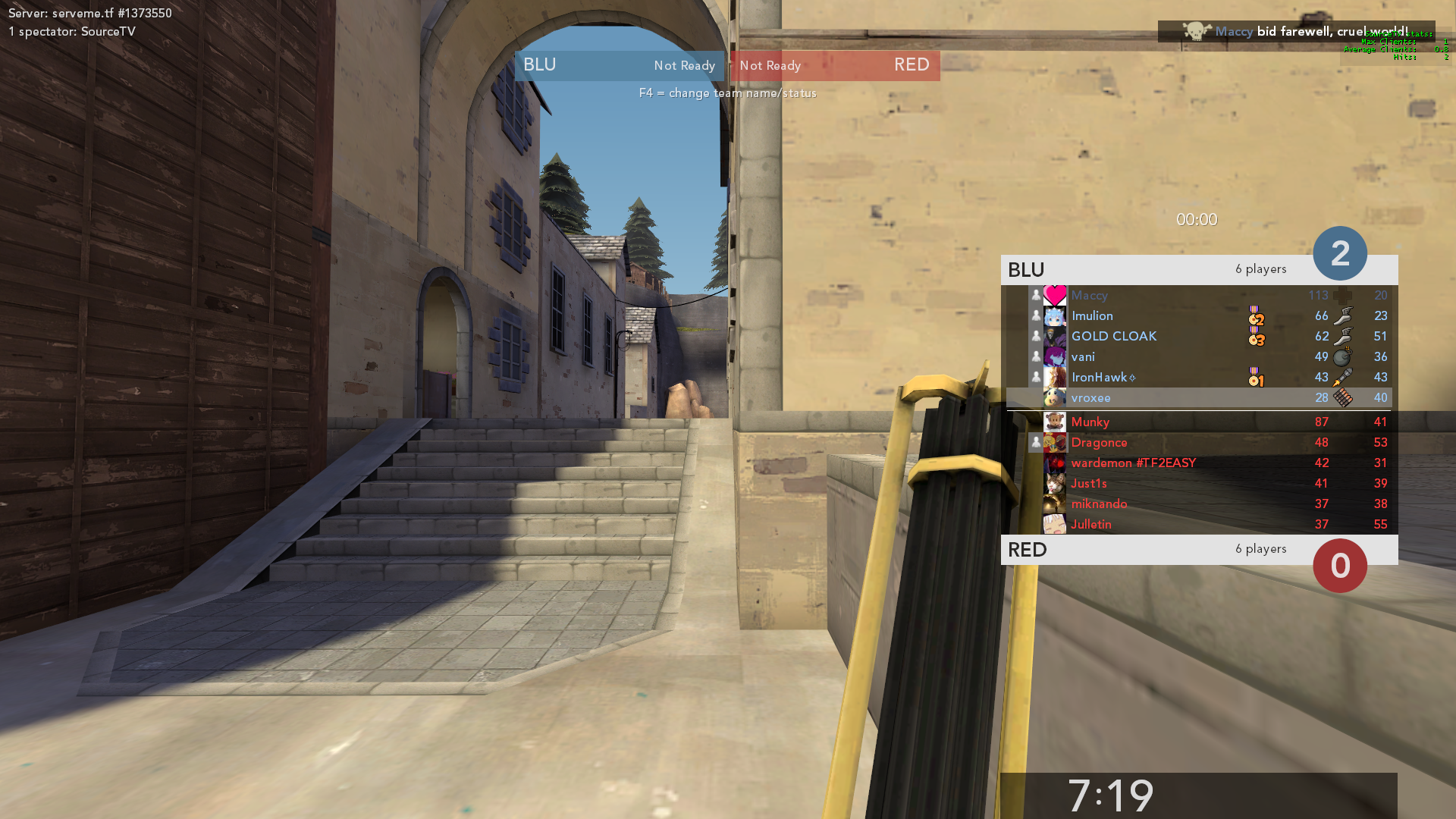Highlight vroxee's scoreboard row
The image size is (1456, 819).
tap(1198, 398)
